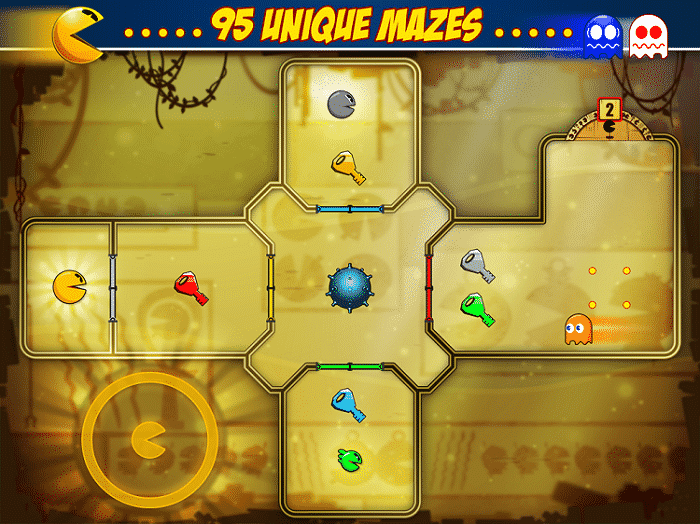Click the Pac-Man virtual joystick control
Screen dimensions: 700x524
[149, 438]
